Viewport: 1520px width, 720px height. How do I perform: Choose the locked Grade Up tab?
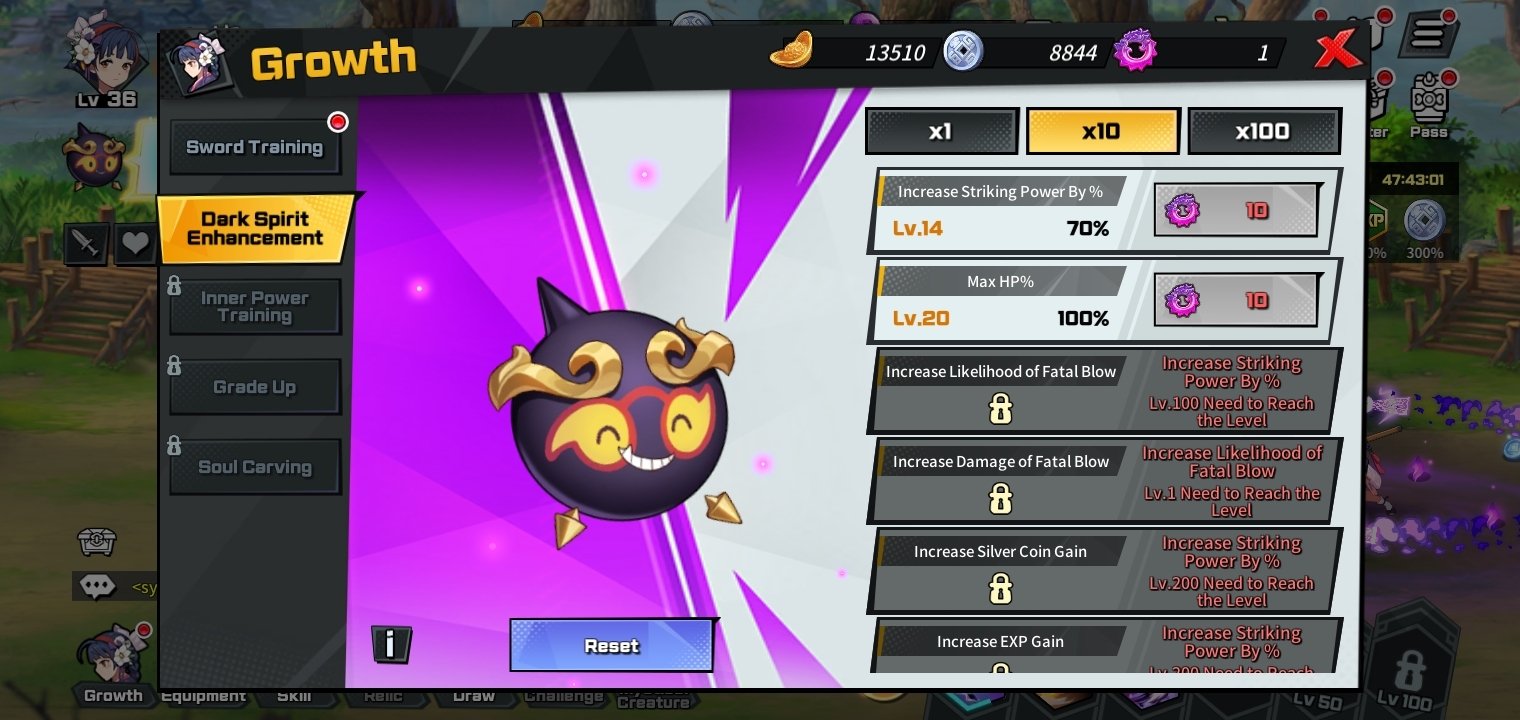coord(255,387)
